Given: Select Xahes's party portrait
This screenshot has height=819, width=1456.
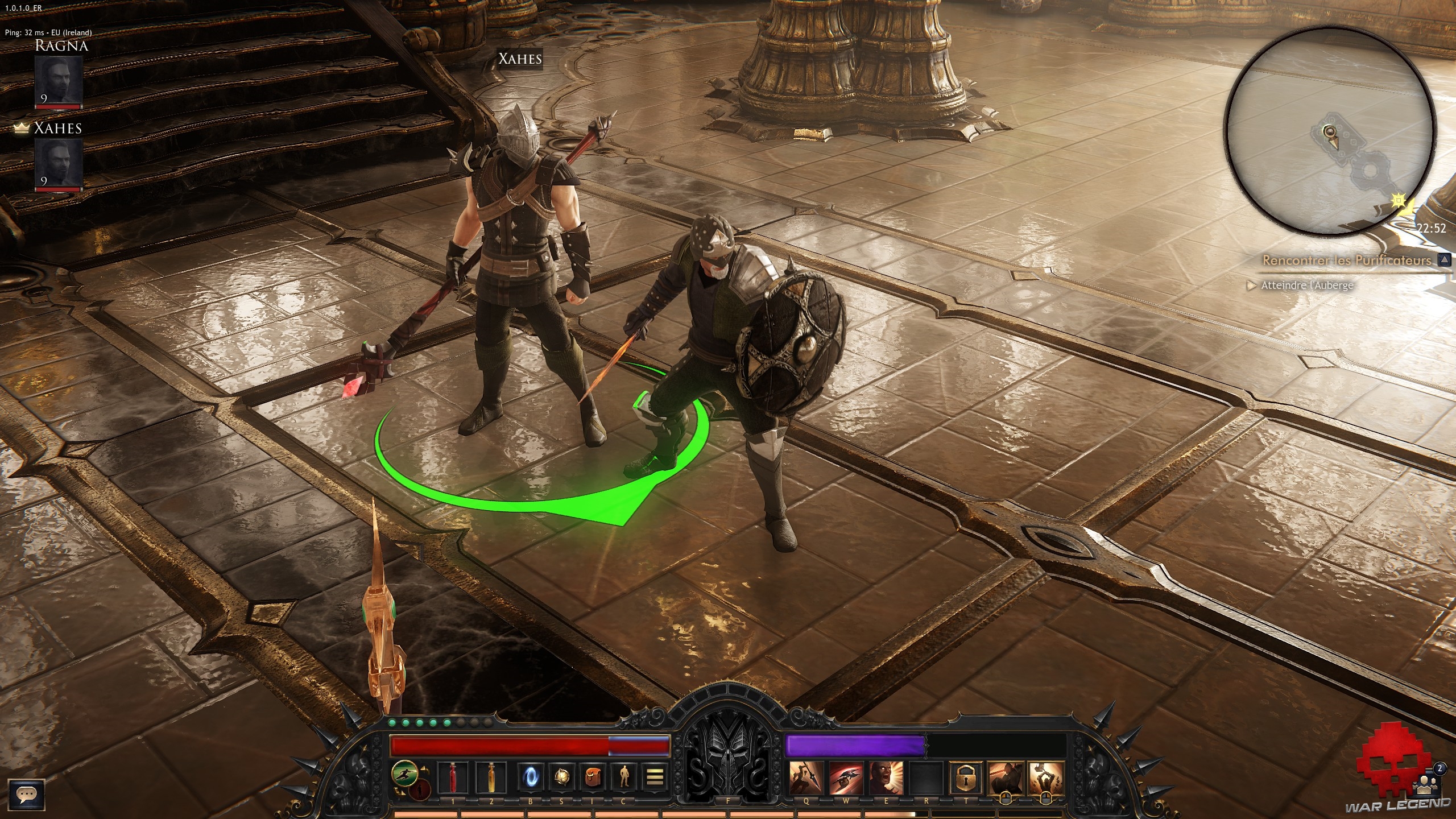Looking at the screenshot, I should pyautogui.click(x=58, y=164).
